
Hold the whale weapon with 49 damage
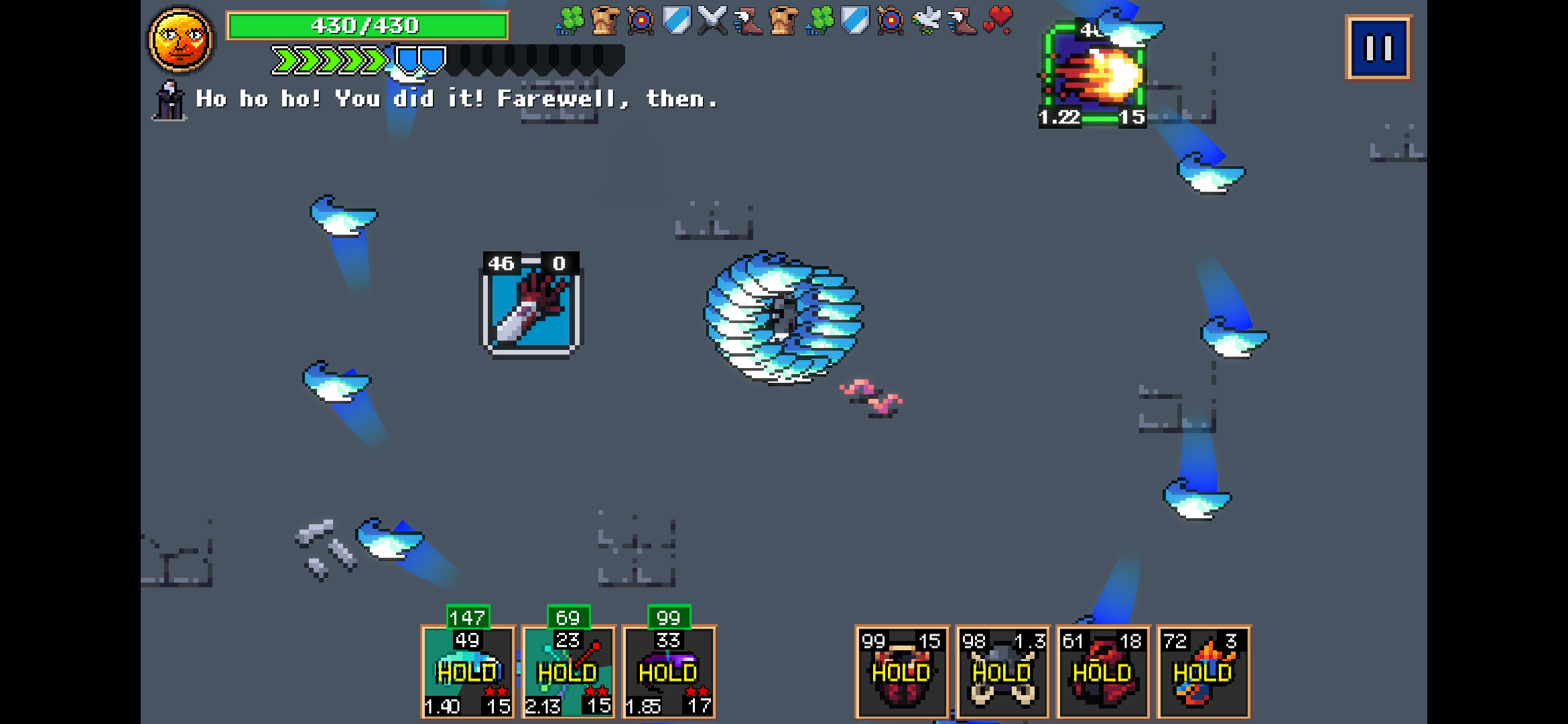click(x=468, y=670)
